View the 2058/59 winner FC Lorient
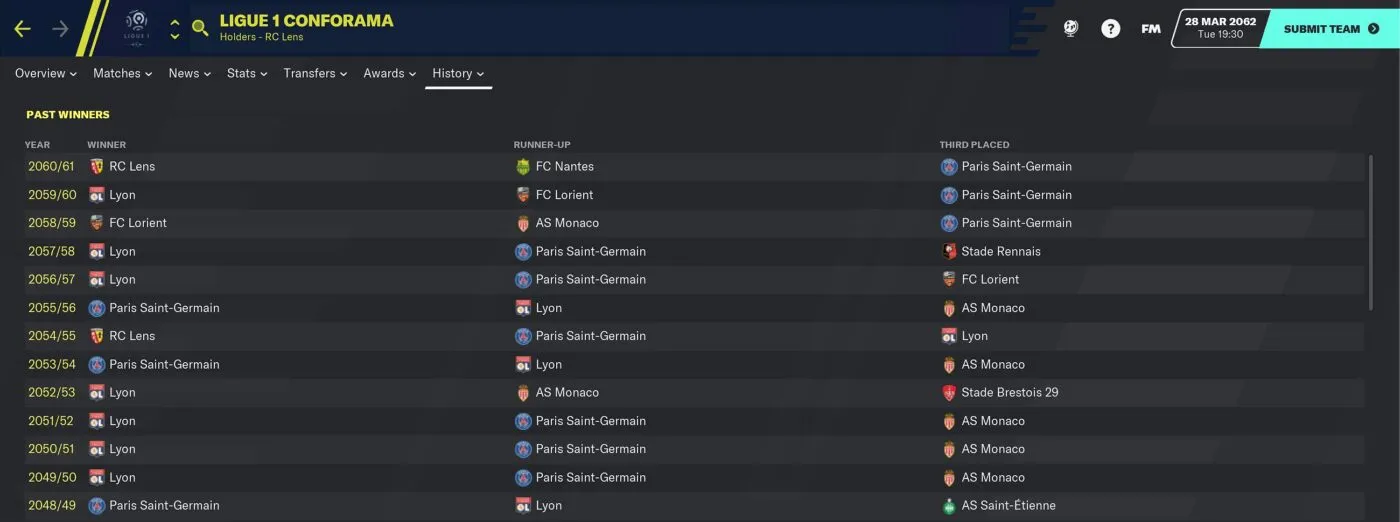This screenshot has height=522, width=1400. 138,223
